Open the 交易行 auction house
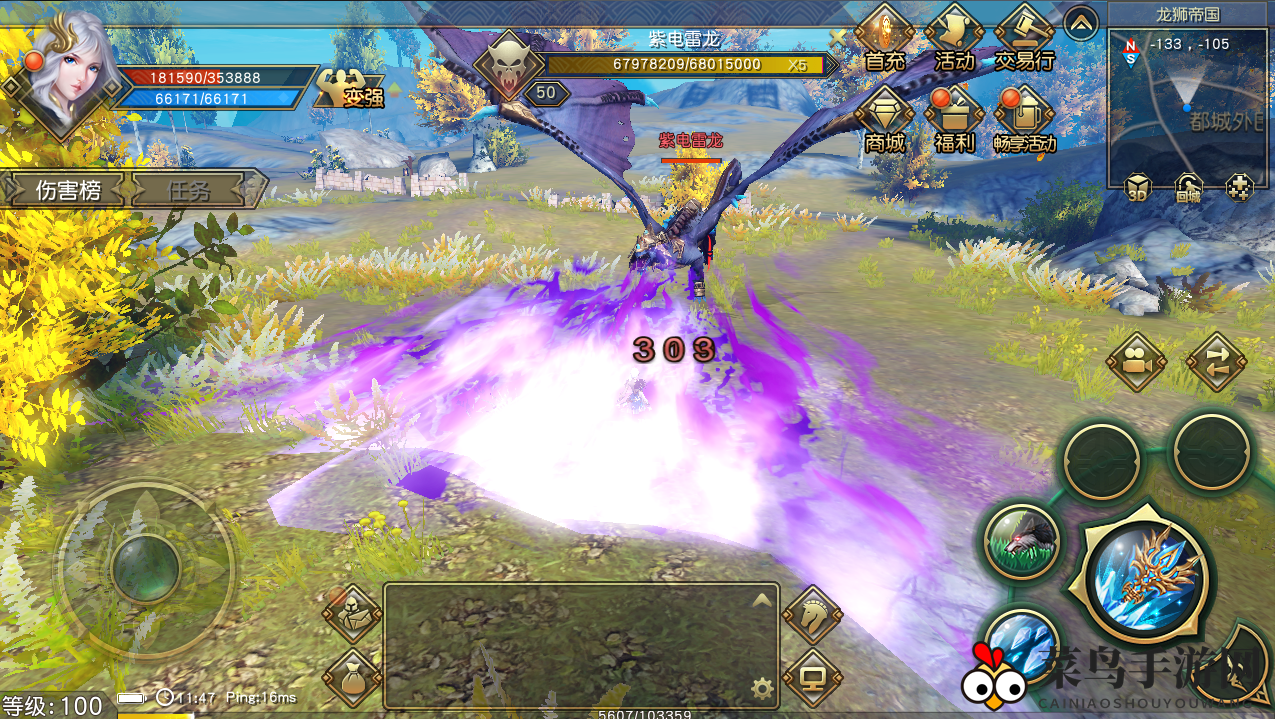The width and height of the screenshot is (1275, 719). [1025, 39]
